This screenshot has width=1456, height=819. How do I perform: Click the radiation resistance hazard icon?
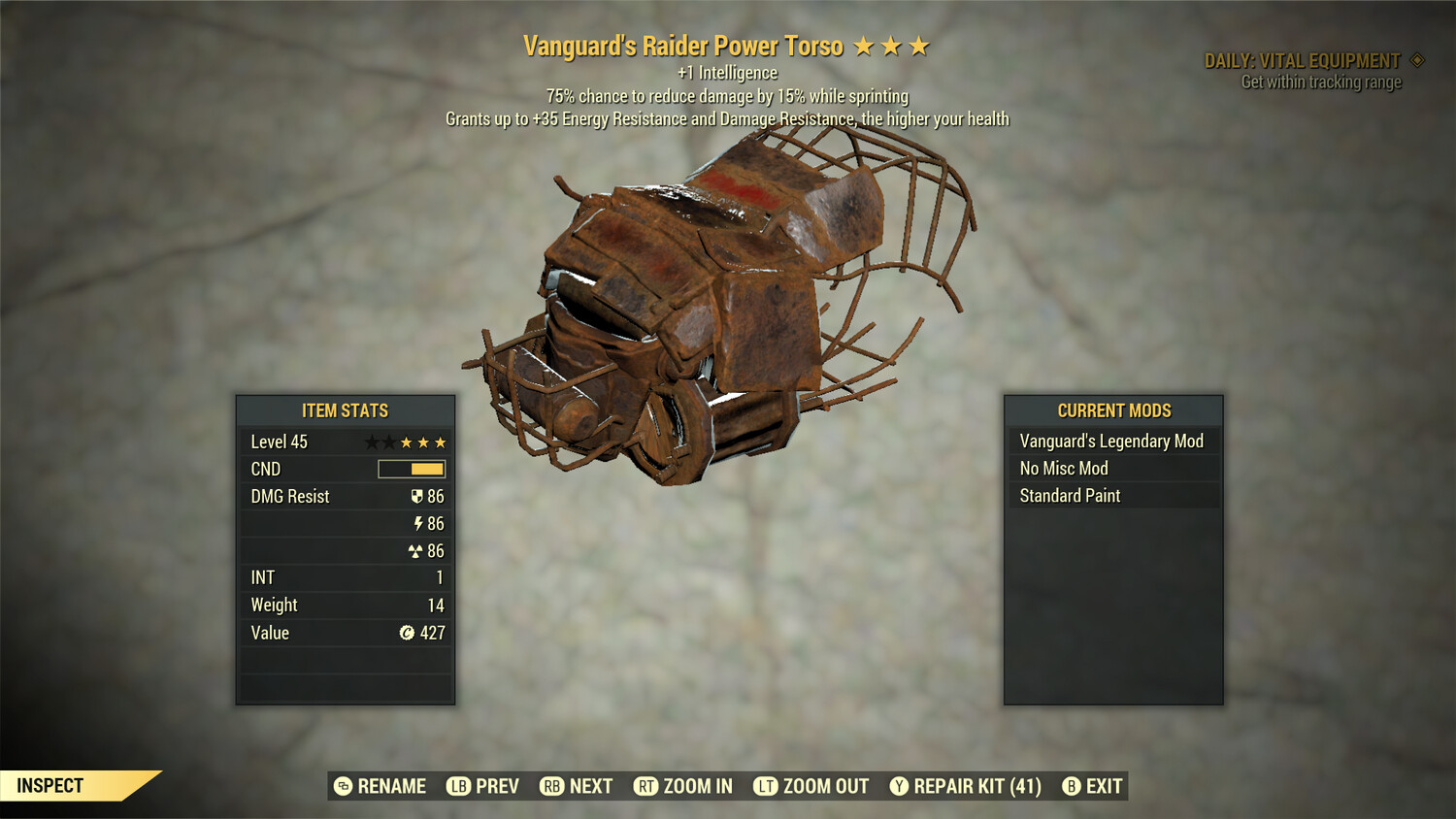[x=417, y=550]
